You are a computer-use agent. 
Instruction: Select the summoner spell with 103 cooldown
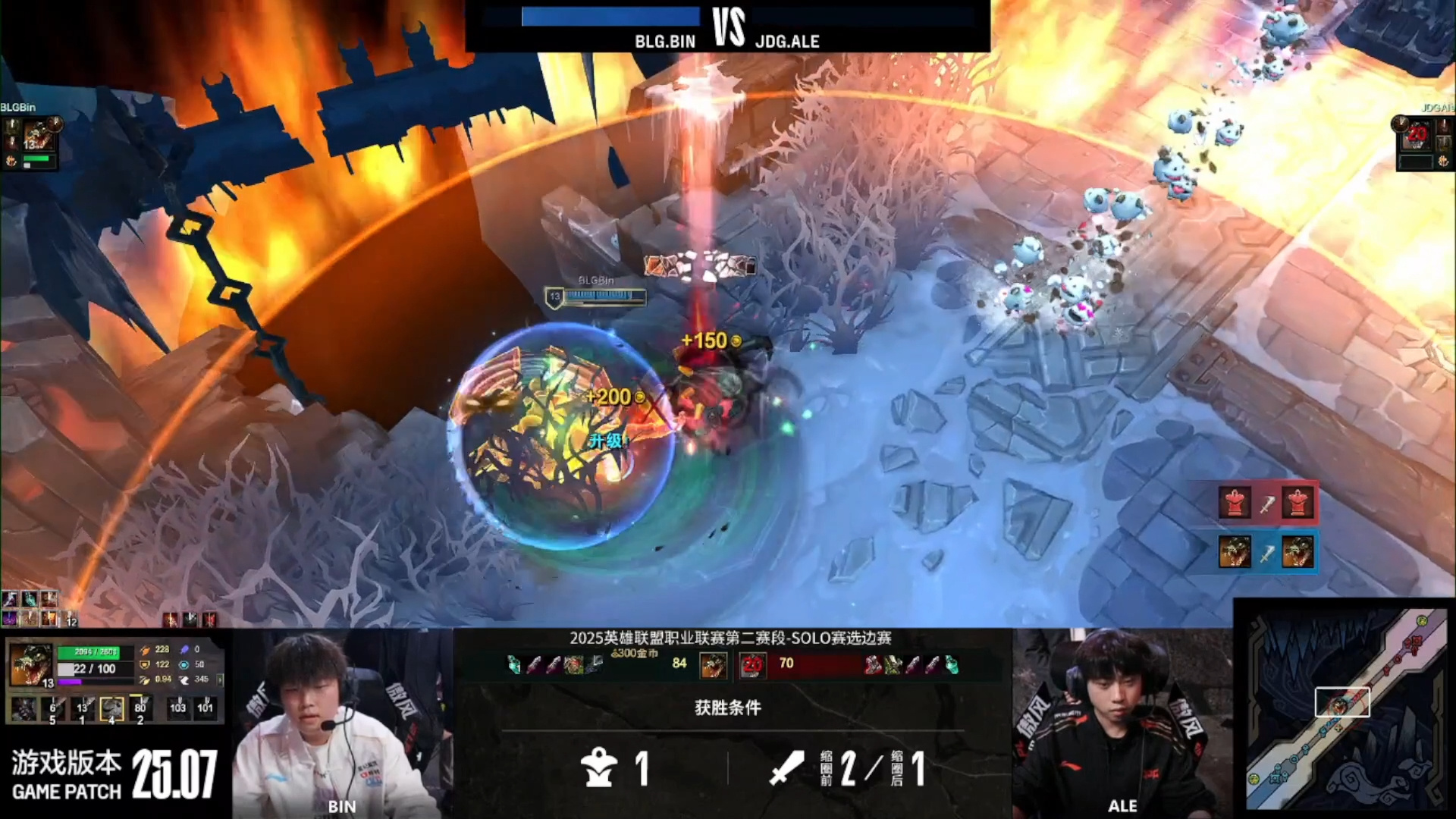pos(177,708)
